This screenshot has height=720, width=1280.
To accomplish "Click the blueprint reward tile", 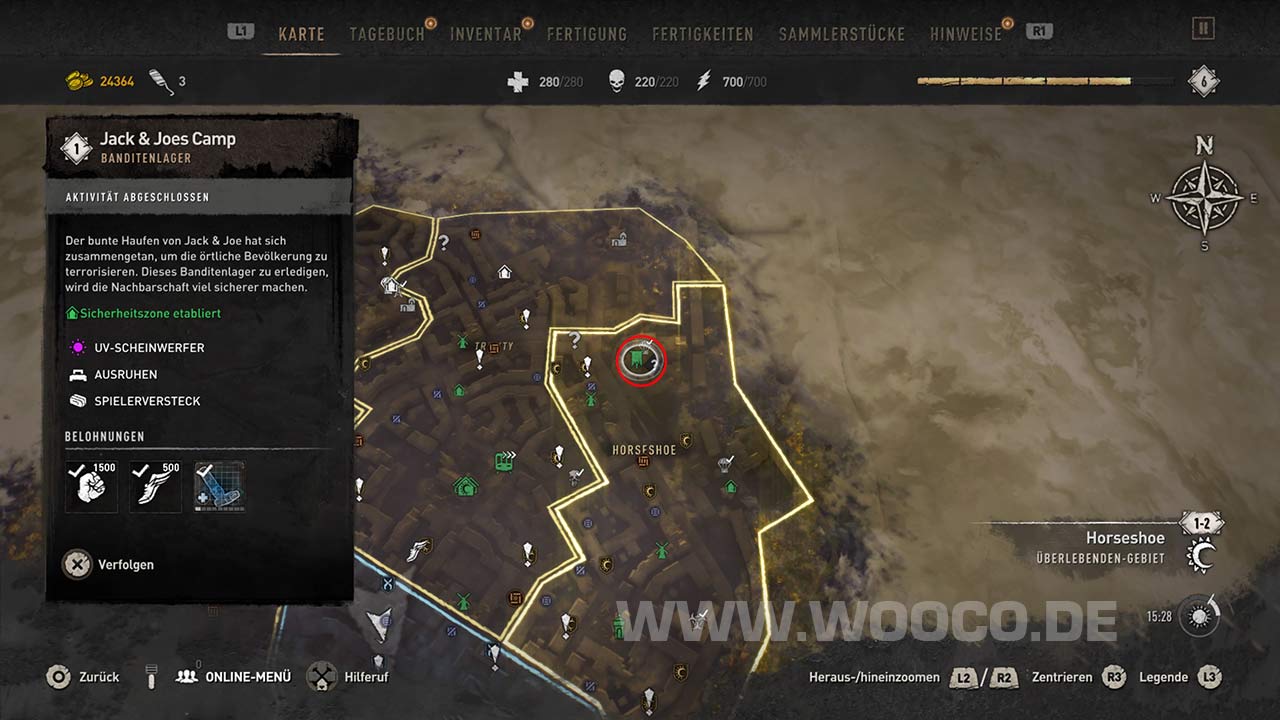I will pos(220,487).
